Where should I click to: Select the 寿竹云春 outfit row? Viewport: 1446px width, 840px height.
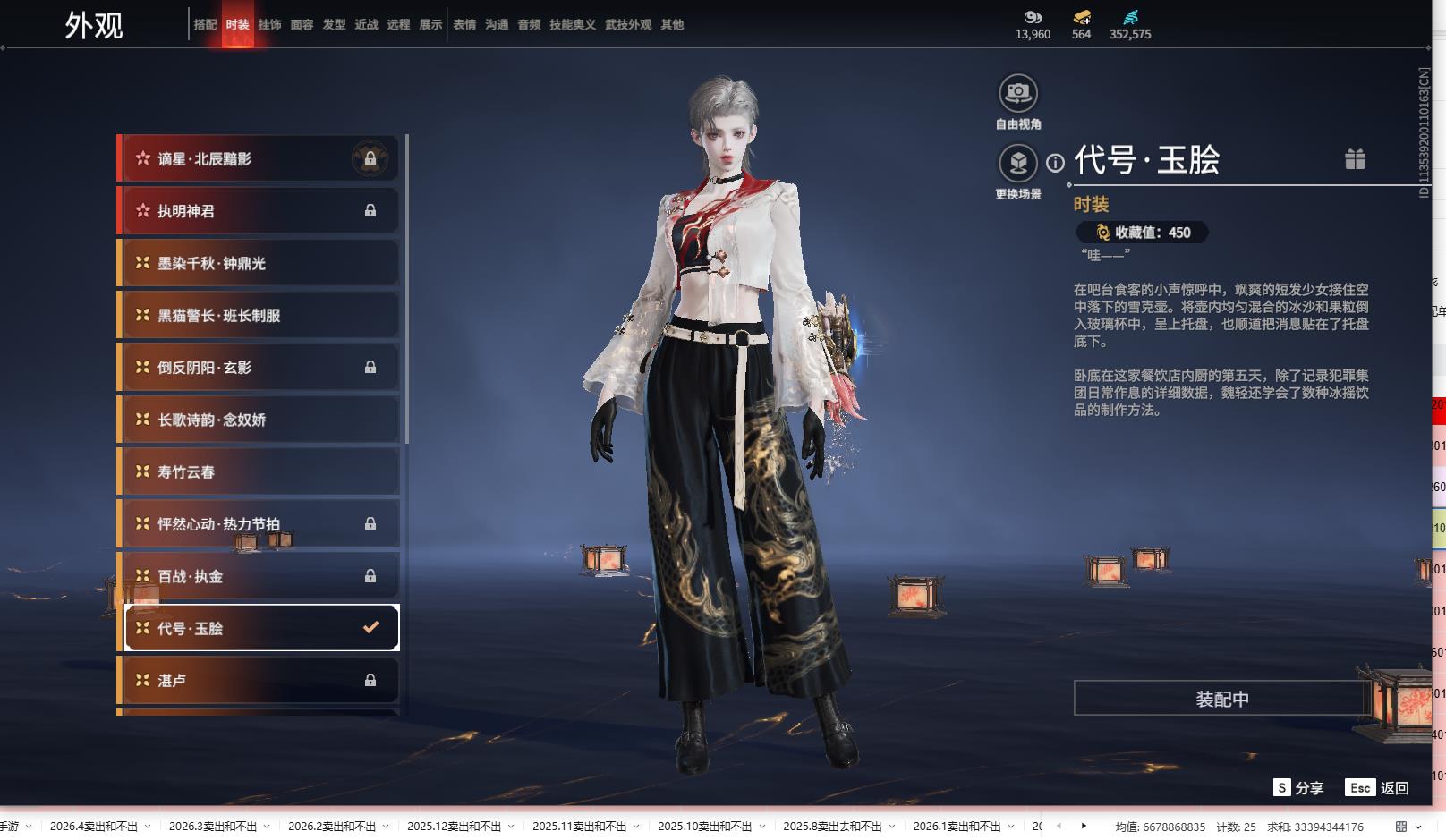[x=259, y=471]
